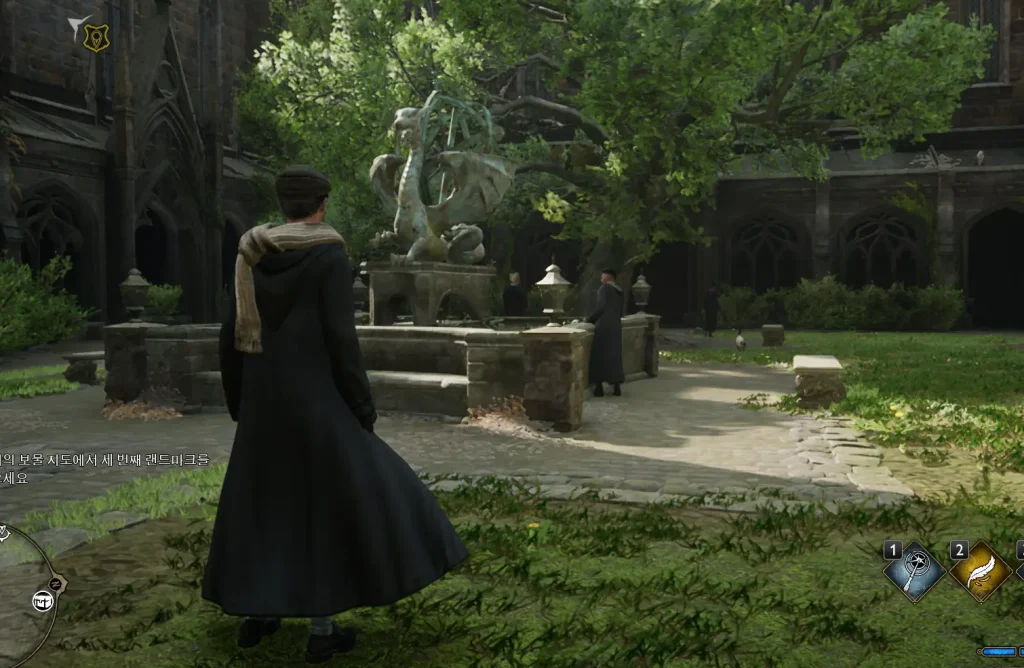1024x668 pixels.
Task: Activate the yellow feather spell in slot 2
Action: point(979,573)
